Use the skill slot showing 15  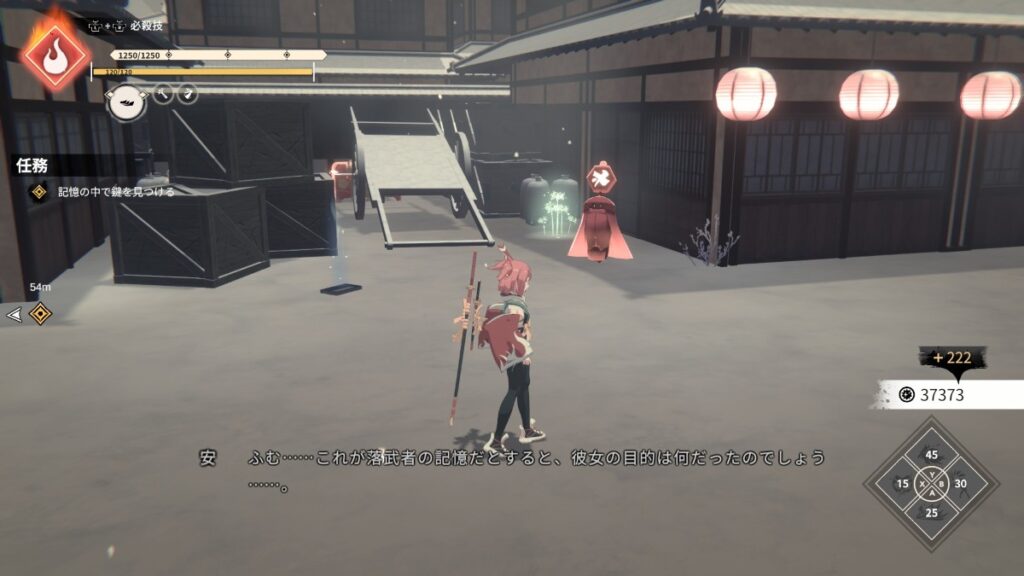click(903, 484)
